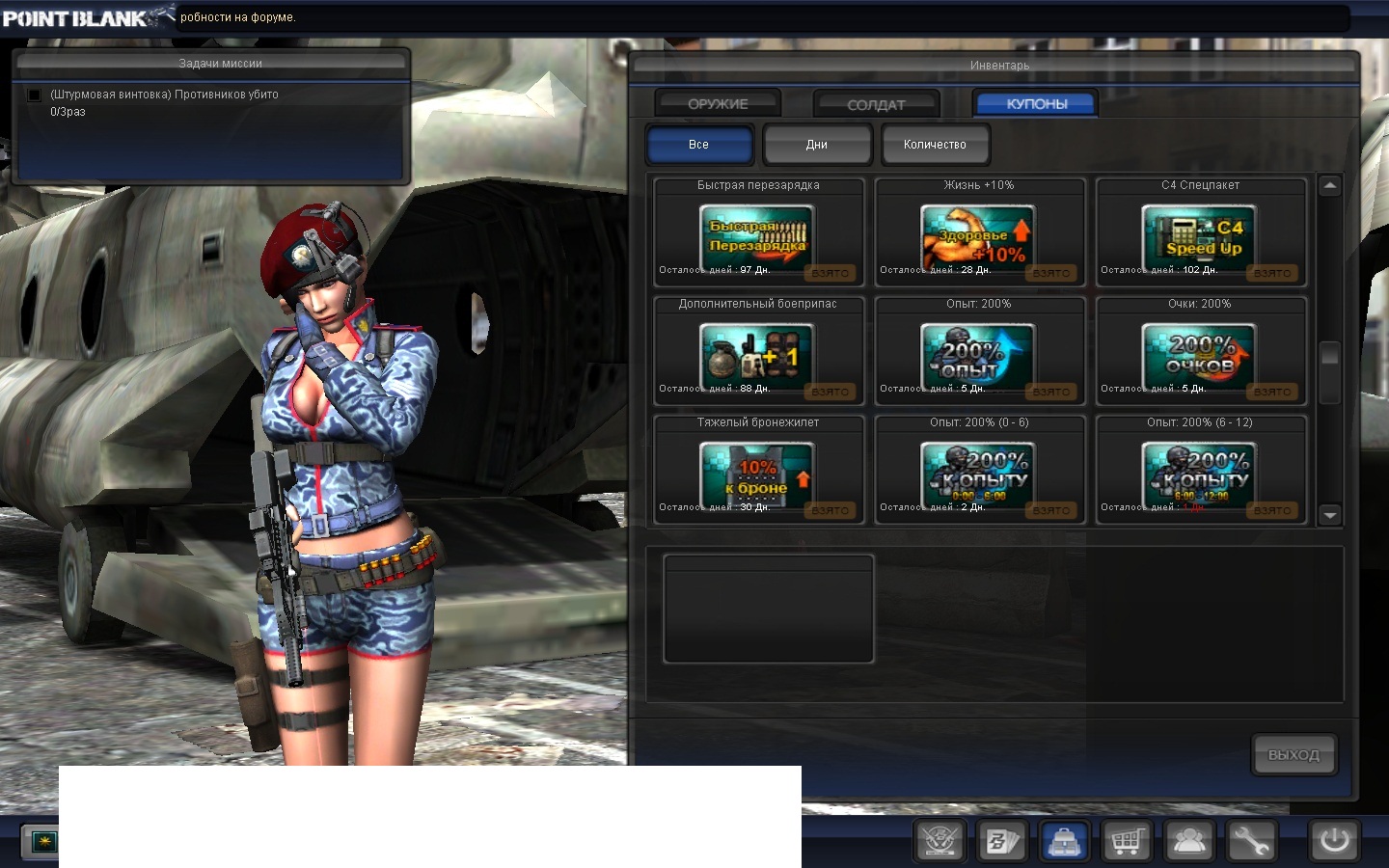Open settings with the wrench icon

tap(1251, 841)
